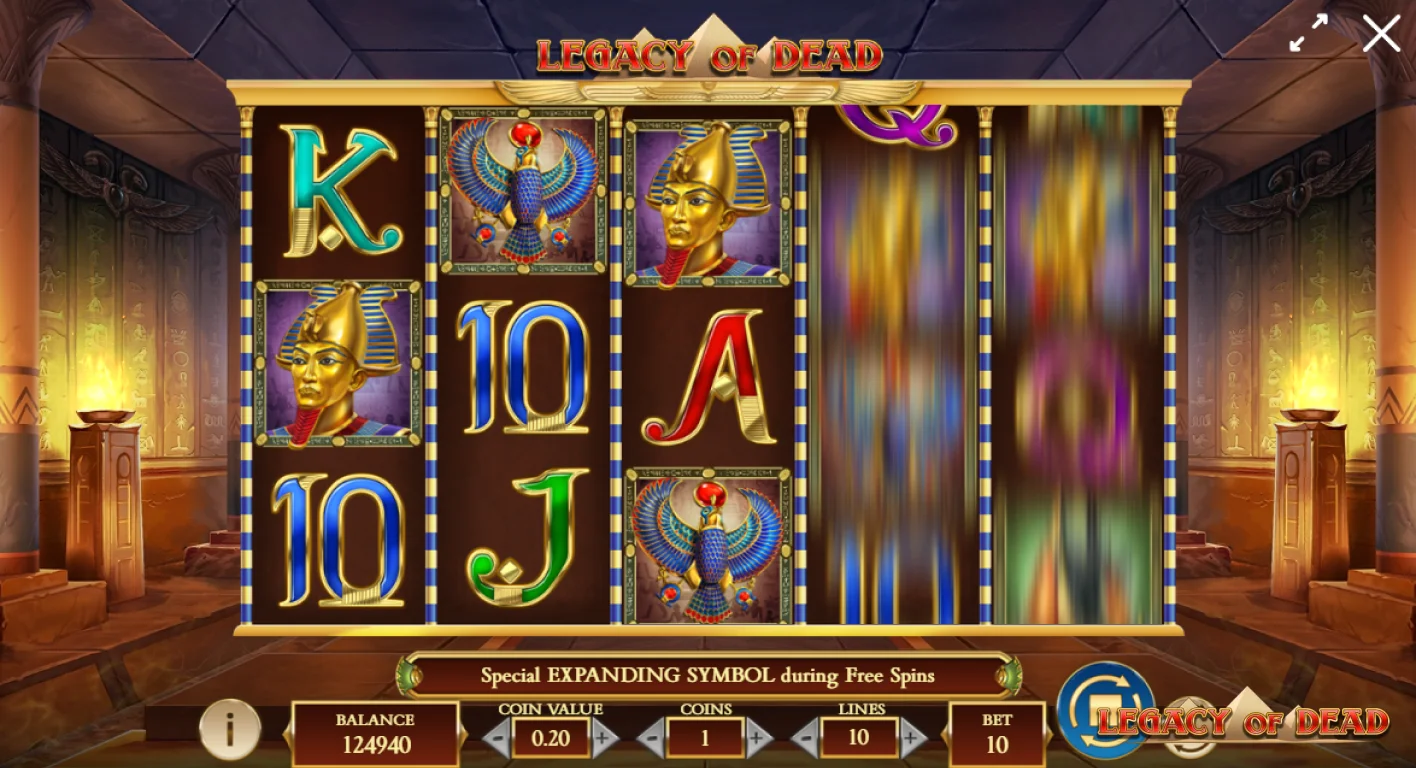This screenshot has width=1416, height=768.
Task: Increase the number of lines
Action: (x=911, y=740)
